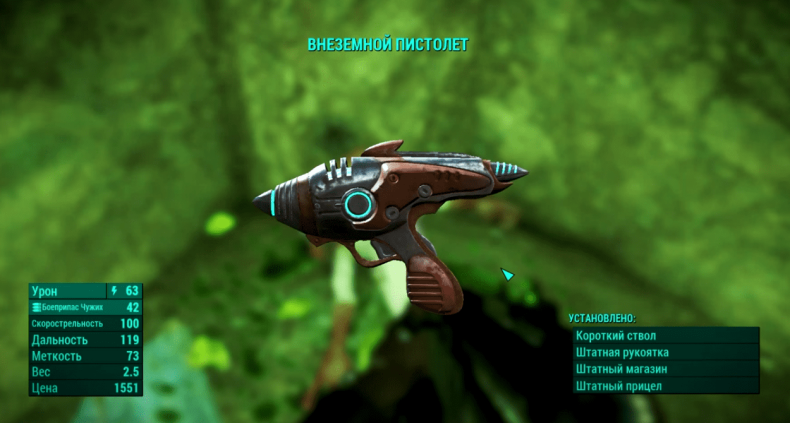The height and width of the screenshot is (423, 790).
Task: Choose the Штатная рукоятка mod row
Action: coord(664,353)
